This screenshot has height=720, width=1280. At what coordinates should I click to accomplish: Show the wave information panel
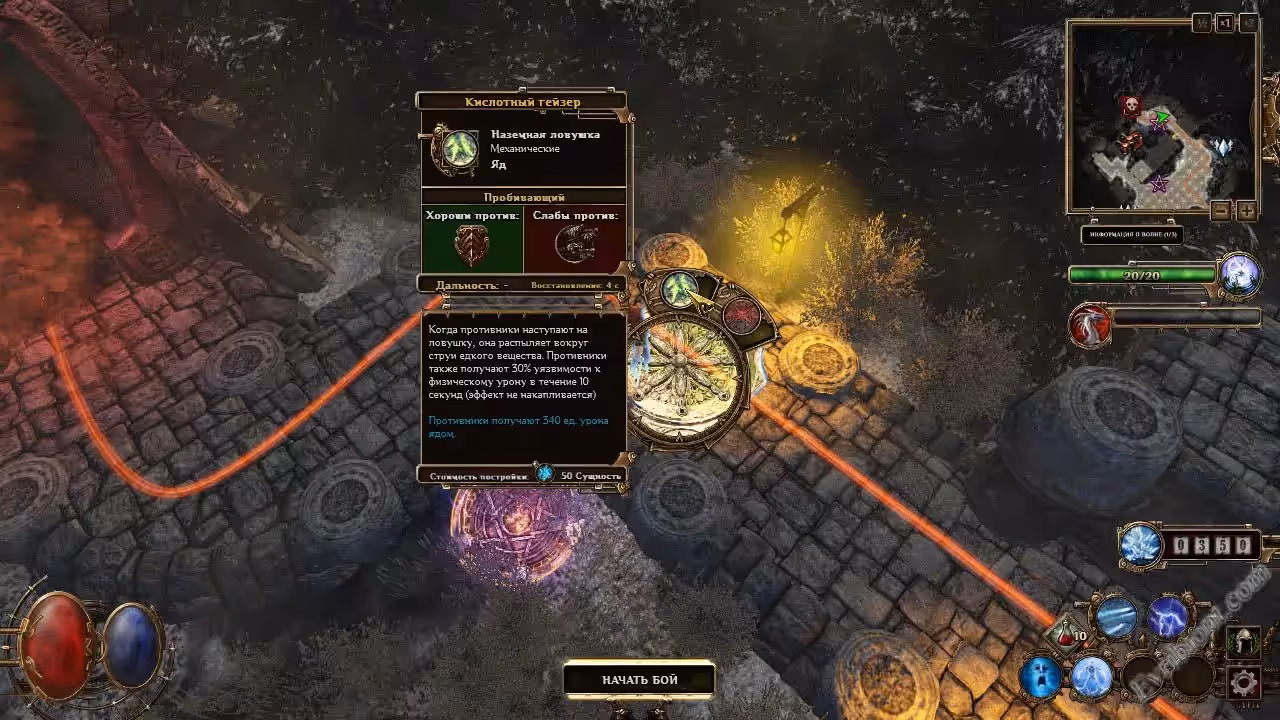1131,236
